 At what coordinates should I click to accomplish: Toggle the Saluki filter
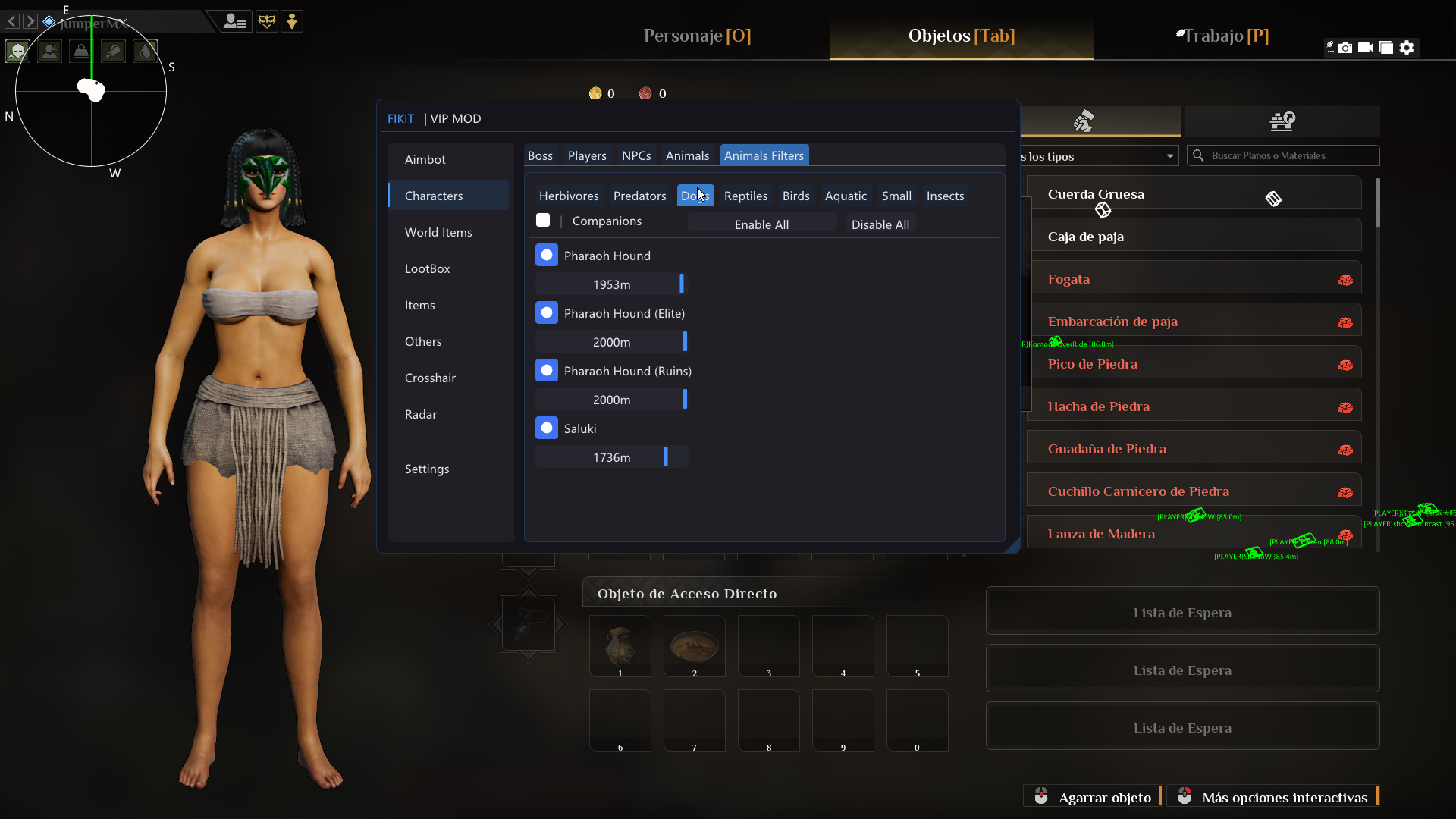pos(547,428)
